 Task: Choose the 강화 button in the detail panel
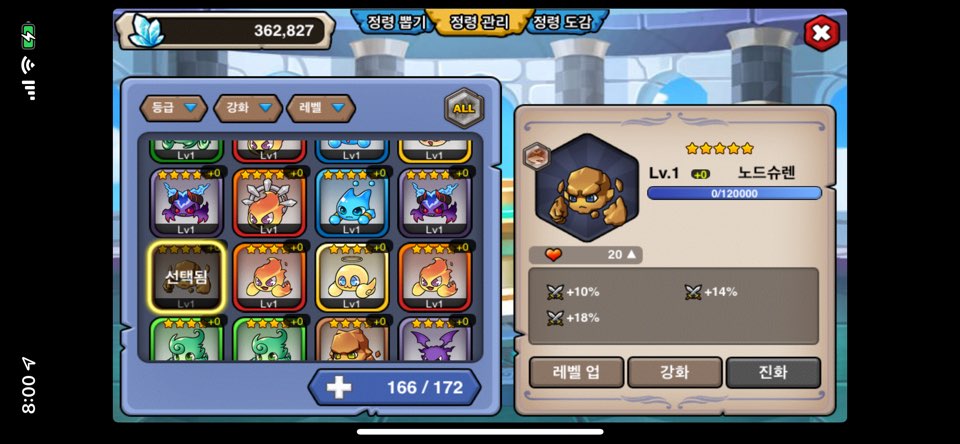coord(674,372)
